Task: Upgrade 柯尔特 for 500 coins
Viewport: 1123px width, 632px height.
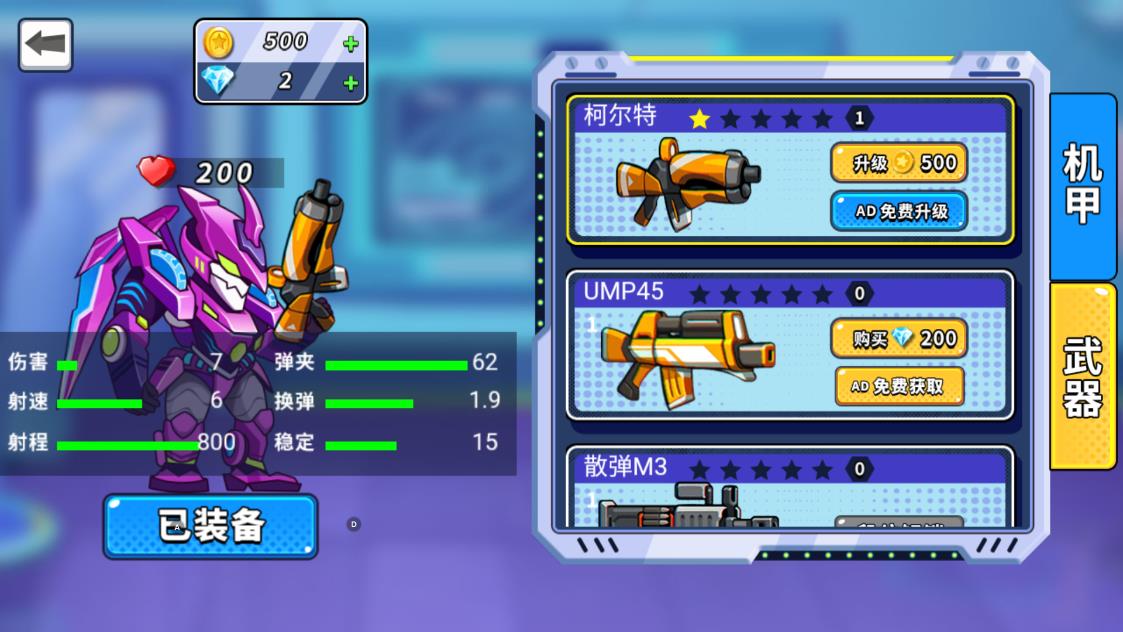Action: (898, 163)
